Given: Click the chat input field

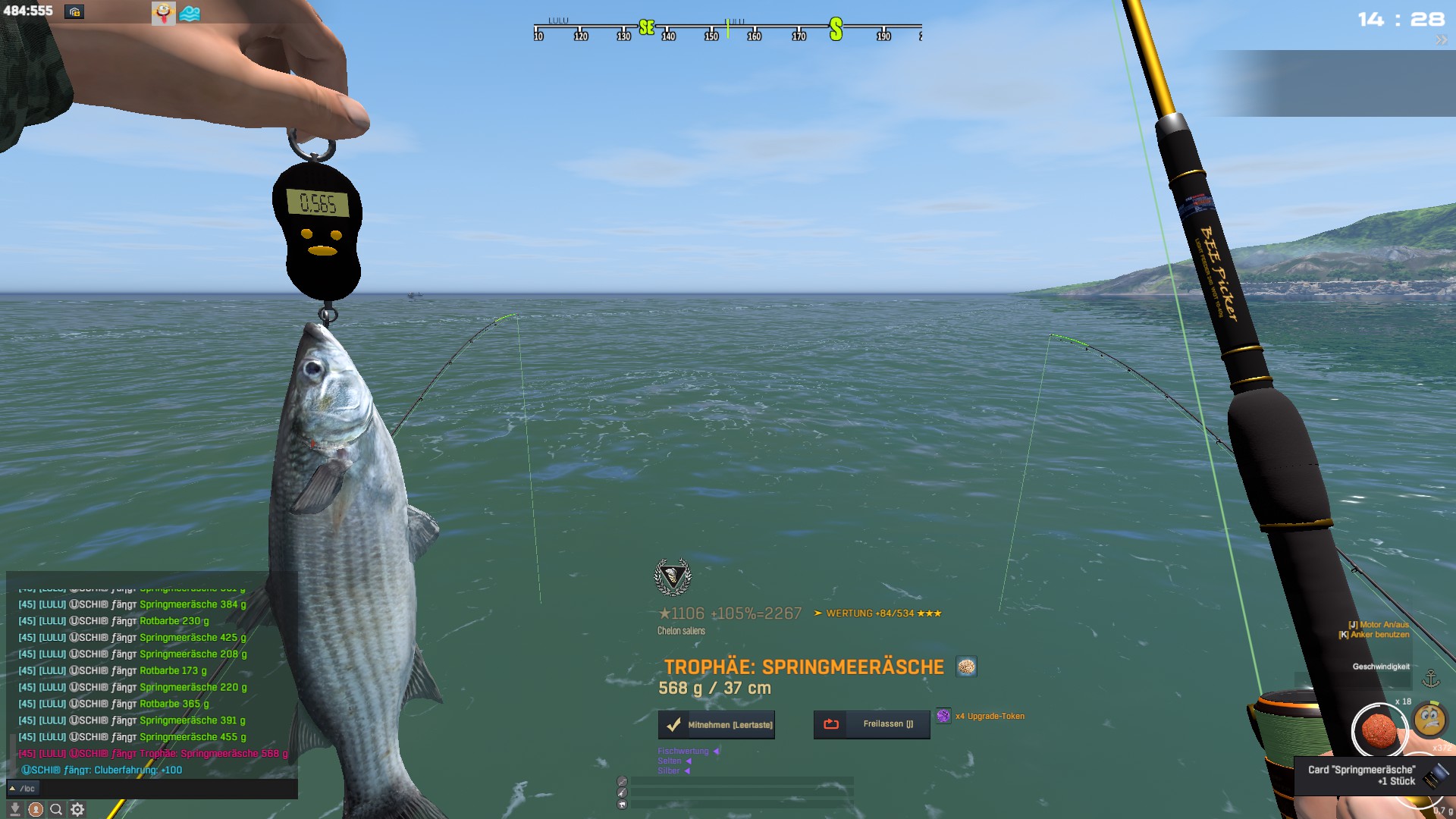Looking at the screenshot, I should pyautogui.click(x=159, y=789).
